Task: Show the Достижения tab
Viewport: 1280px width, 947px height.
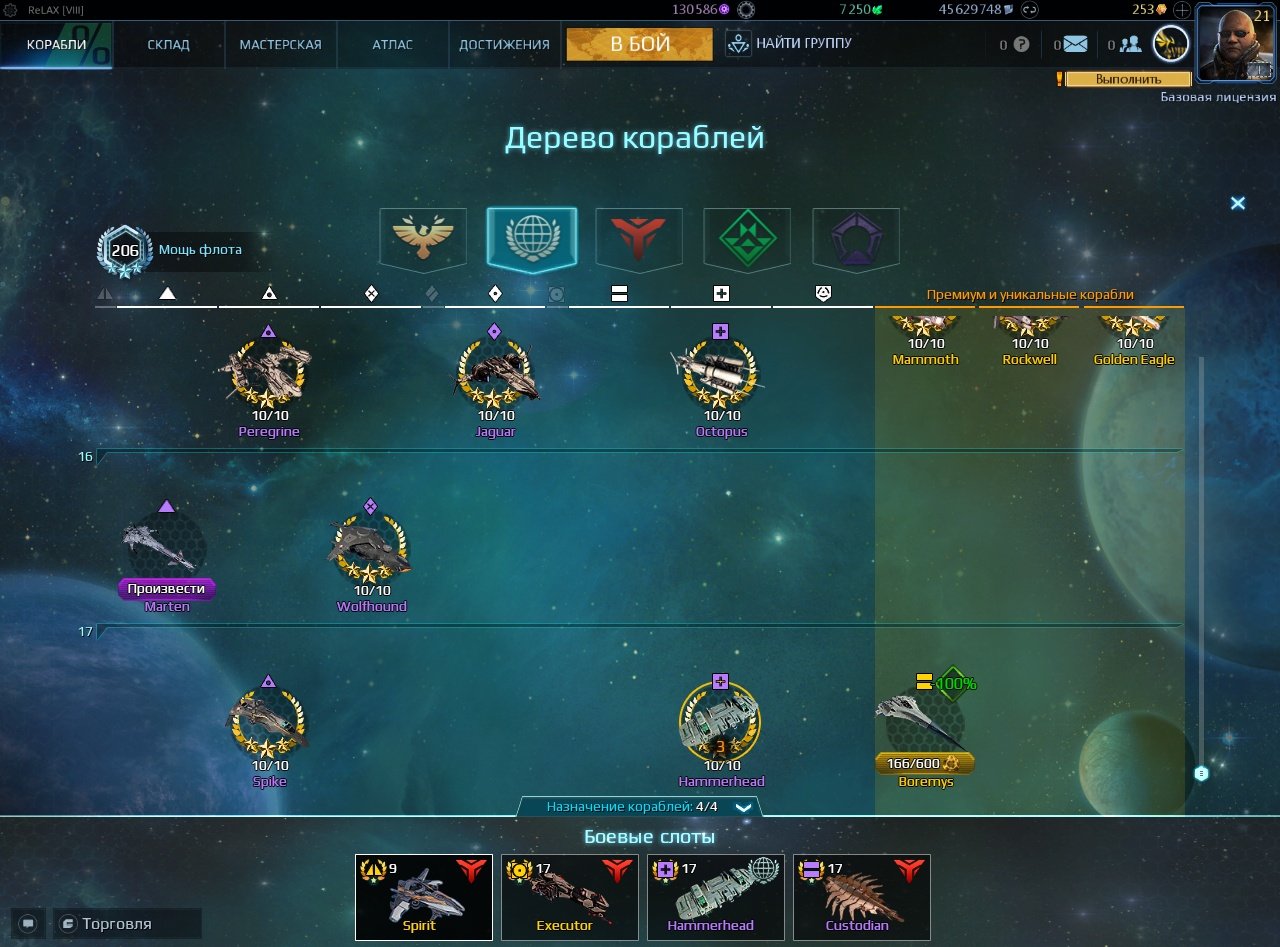Action: pyautogui.click(x=504, y=45)
